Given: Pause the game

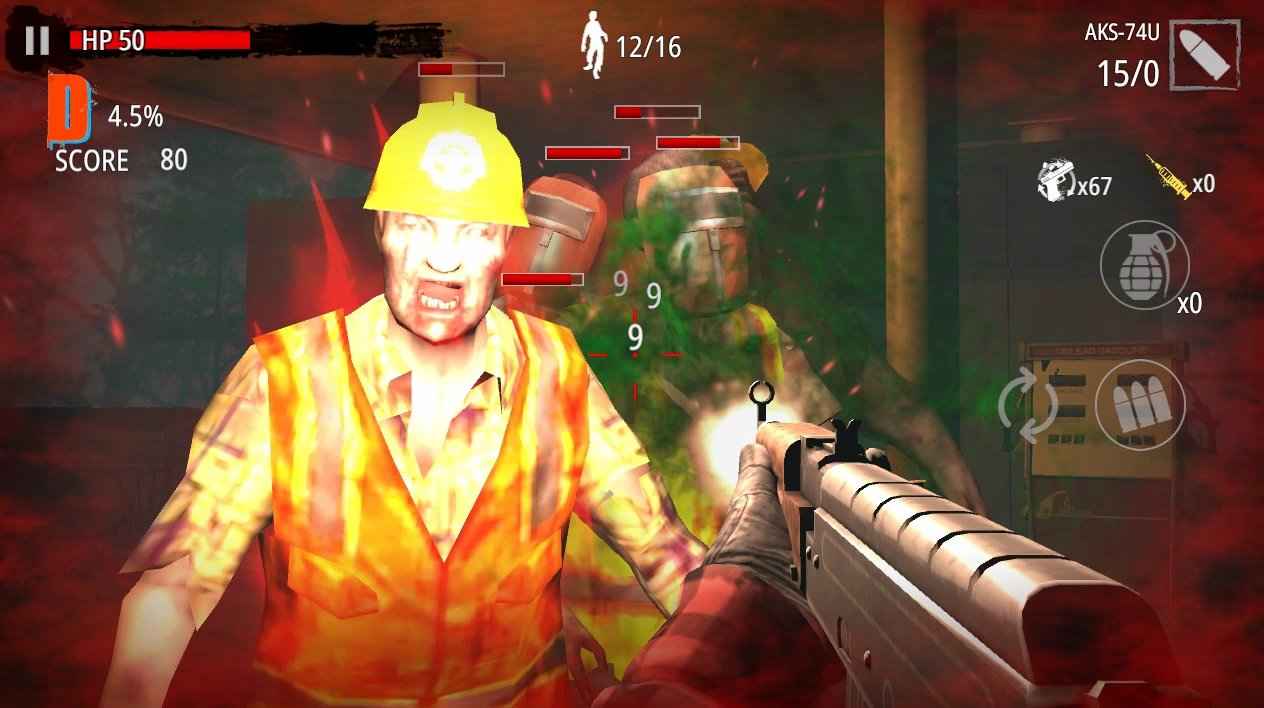Looking at the screenshot, I should pos(37,40).
